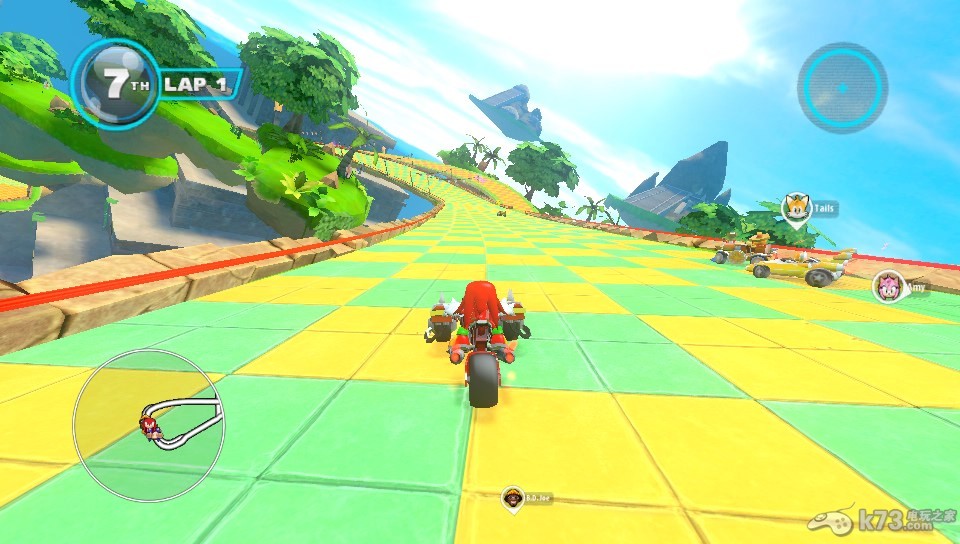Image resolution: width=960 pixels, height=544 pixels.
Task: Select the Tails racer marker icon
Action: click(x=796, y=209)
